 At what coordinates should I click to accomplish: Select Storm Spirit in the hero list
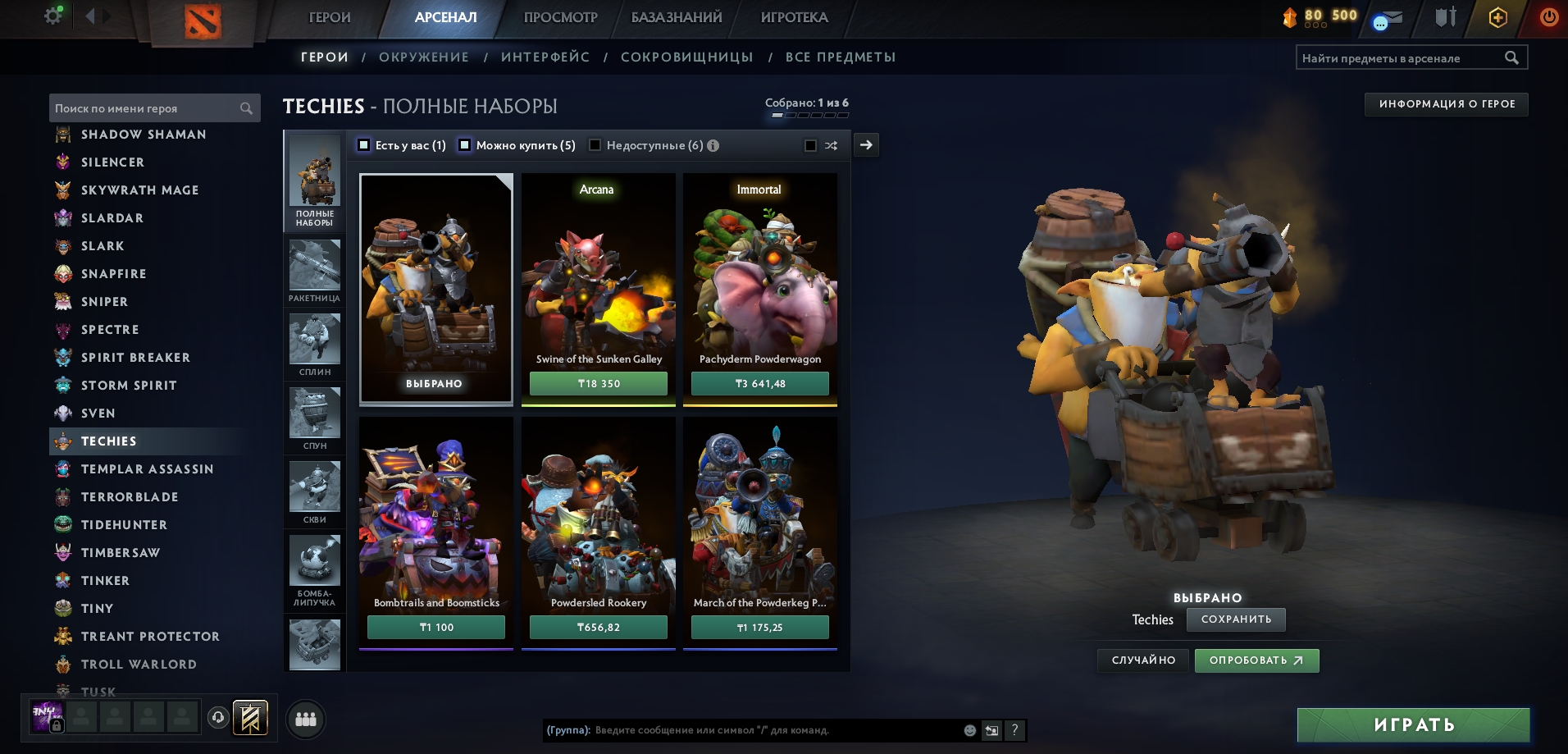pyautogui.click(x=129, y=386)
